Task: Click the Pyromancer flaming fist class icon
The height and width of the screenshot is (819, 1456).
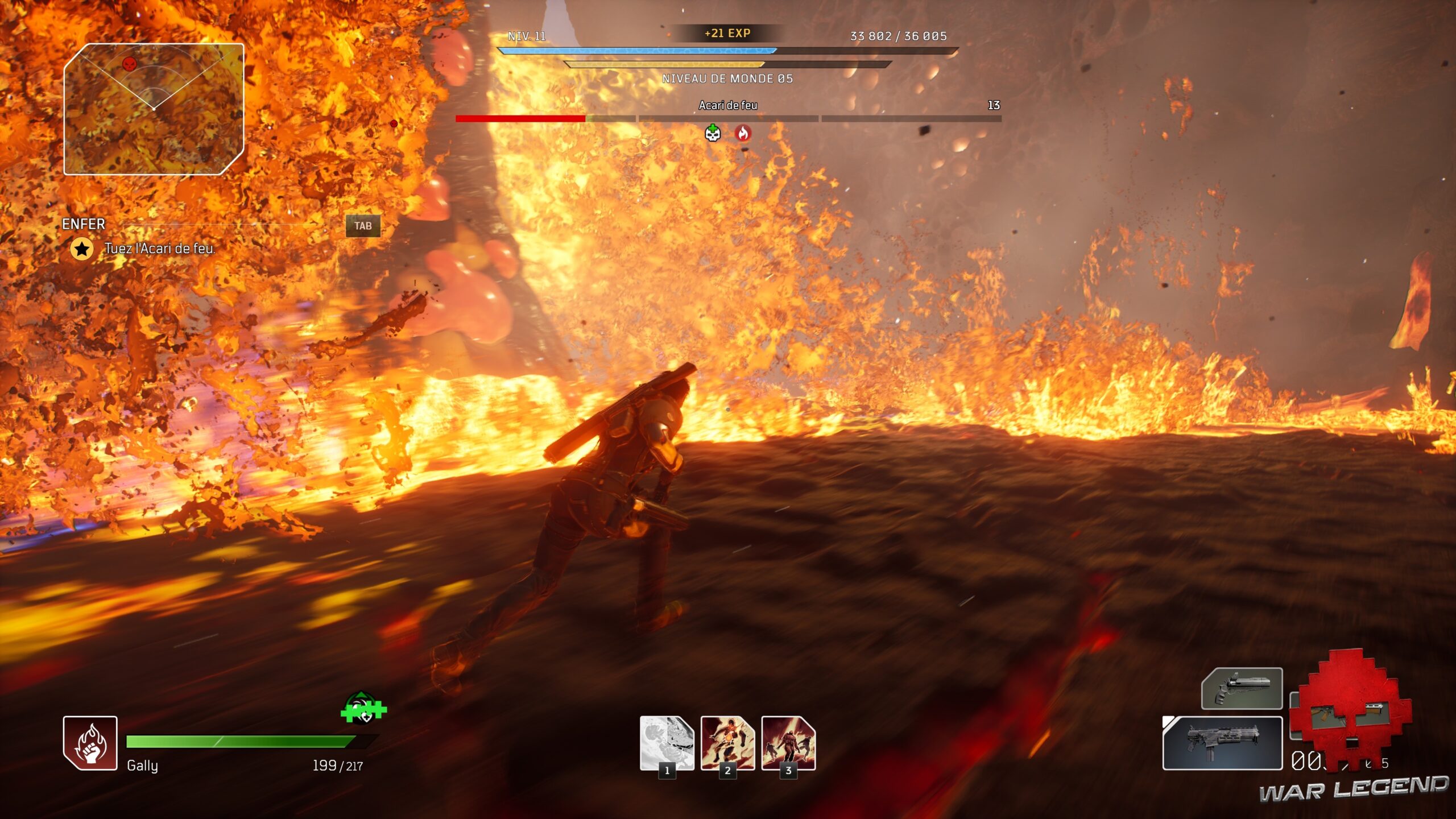Action: [x=90, y=743]
